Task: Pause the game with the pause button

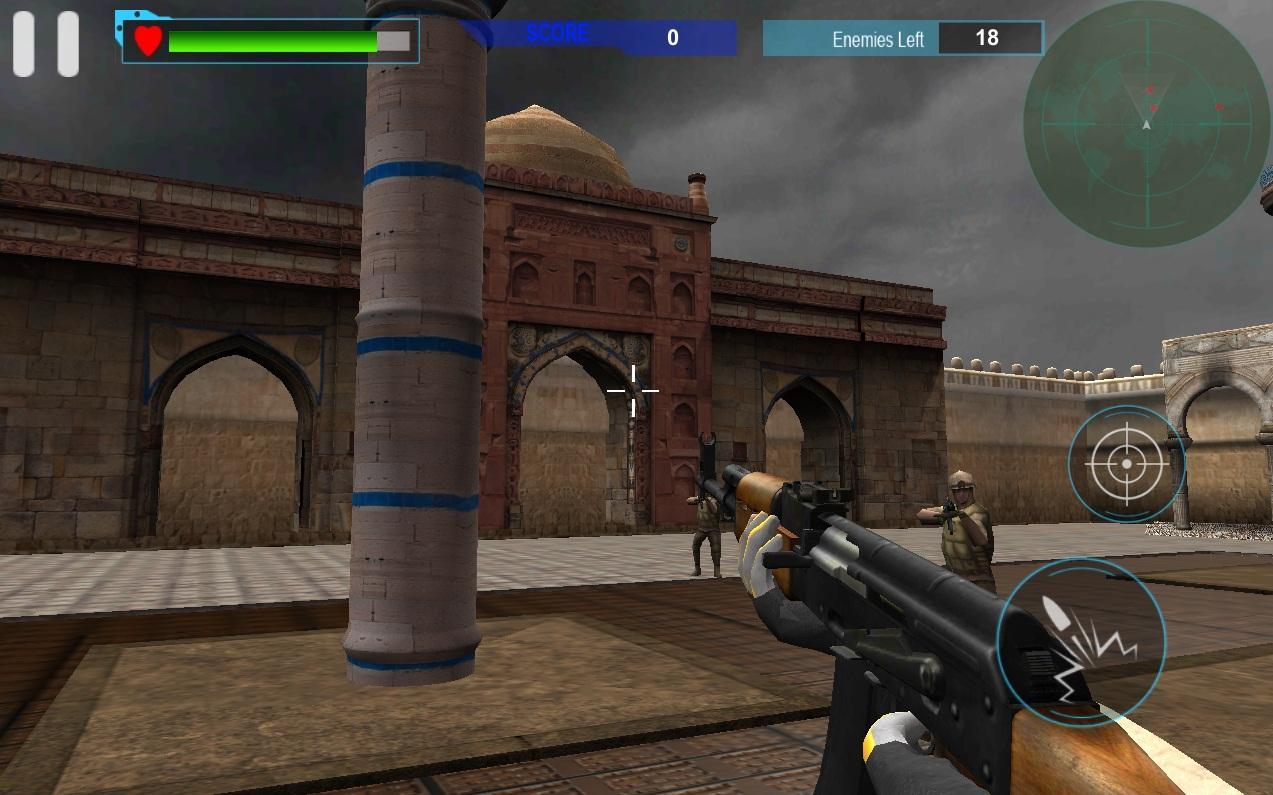Action: point(46,44)
